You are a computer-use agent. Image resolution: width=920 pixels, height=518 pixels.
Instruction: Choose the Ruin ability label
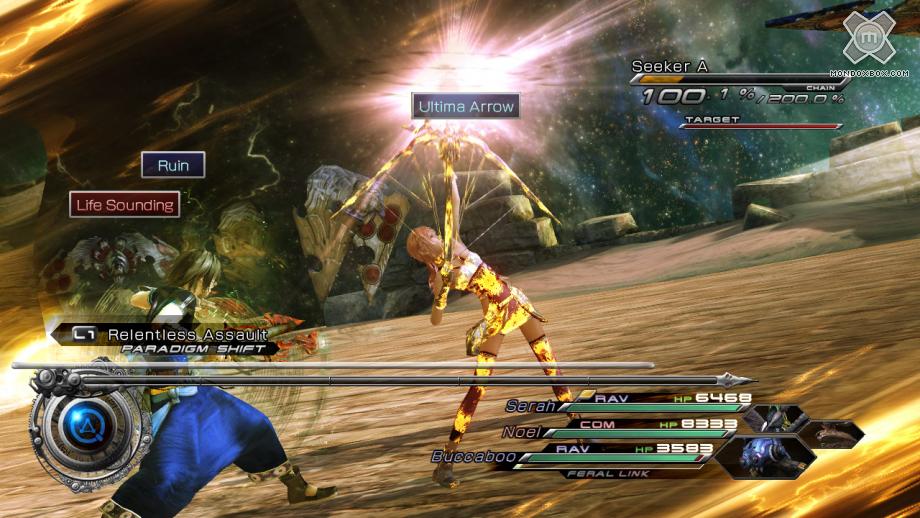click(173, 165)
